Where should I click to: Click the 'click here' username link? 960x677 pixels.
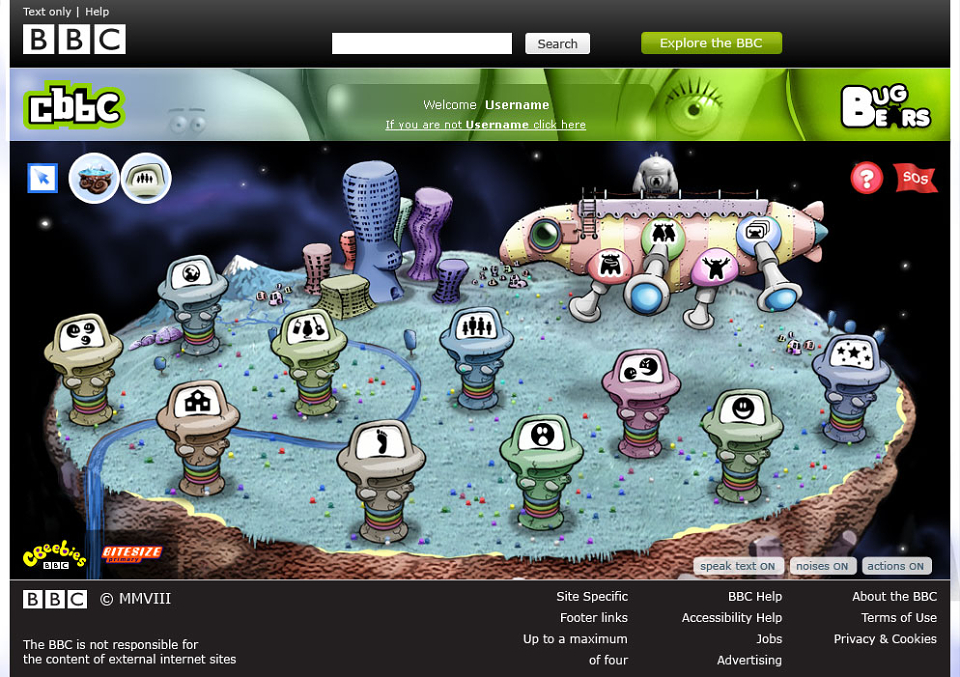coord(559,125)
